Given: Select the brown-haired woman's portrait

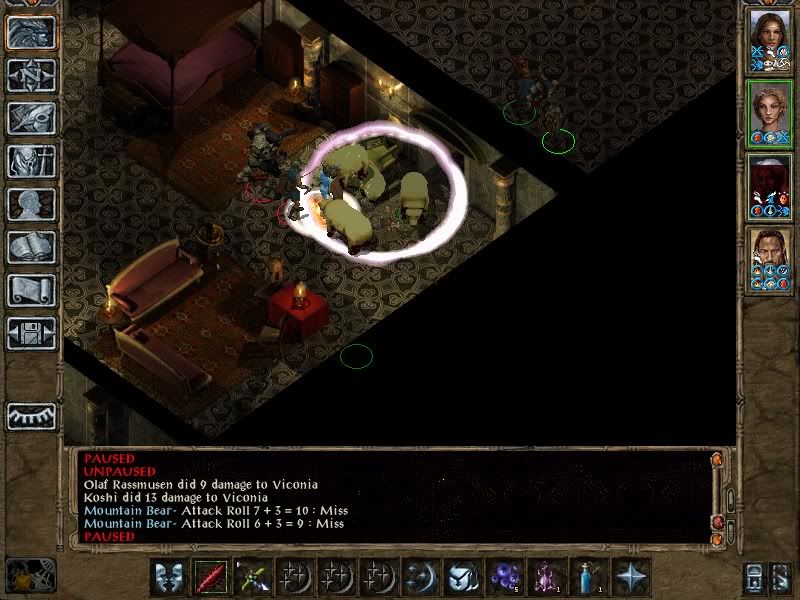Looking at the screenshot, I should 770,40.
